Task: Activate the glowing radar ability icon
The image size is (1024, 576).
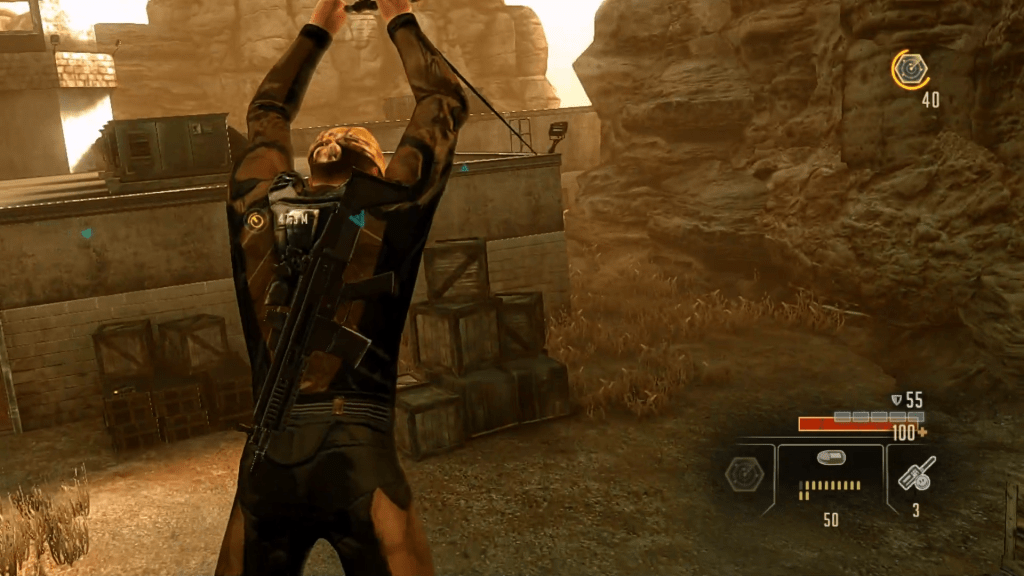Action: (910, 69)
